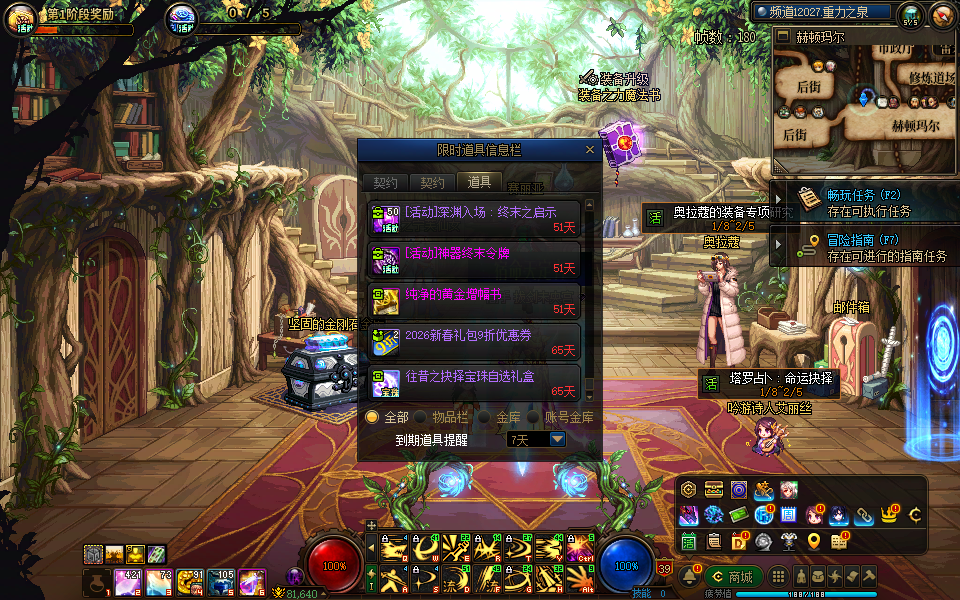Open the 冒险指南 (F7) guide
Viewport: 960px width, 600px height.
865,248
